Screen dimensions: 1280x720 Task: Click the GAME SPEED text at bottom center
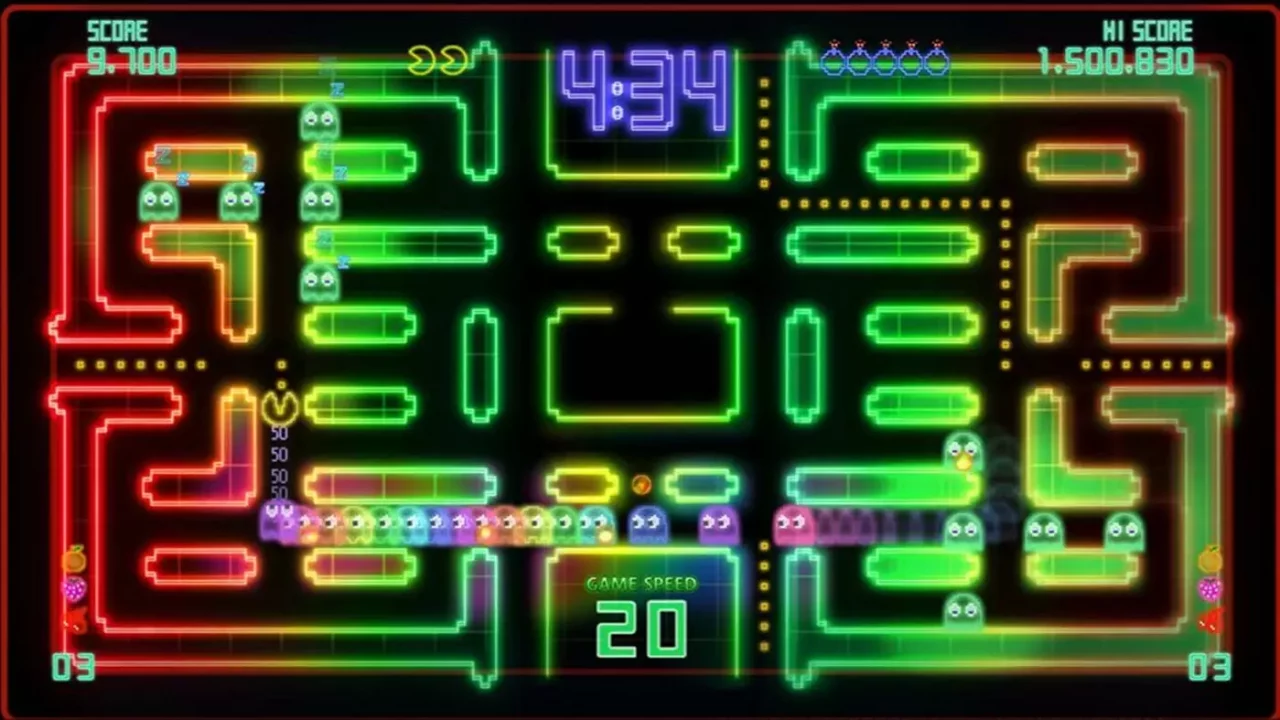640,585
